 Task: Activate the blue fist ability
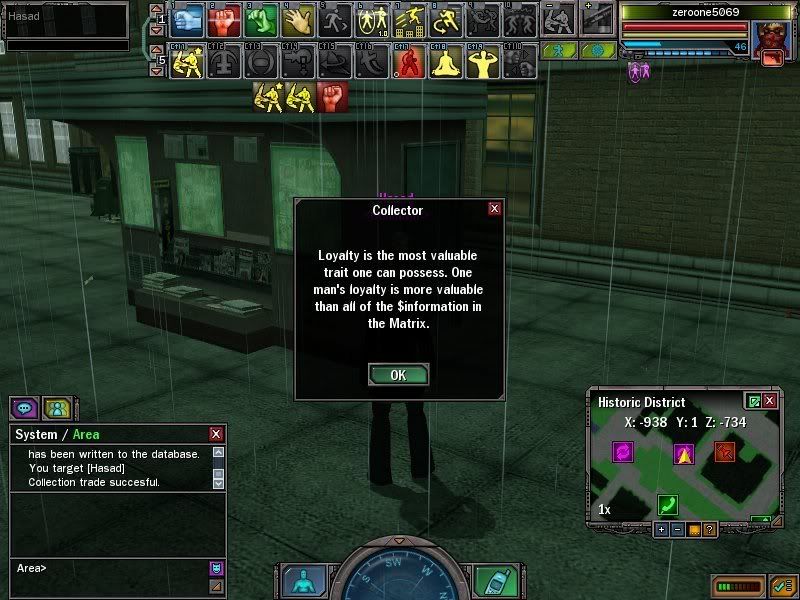coord(188,19)
